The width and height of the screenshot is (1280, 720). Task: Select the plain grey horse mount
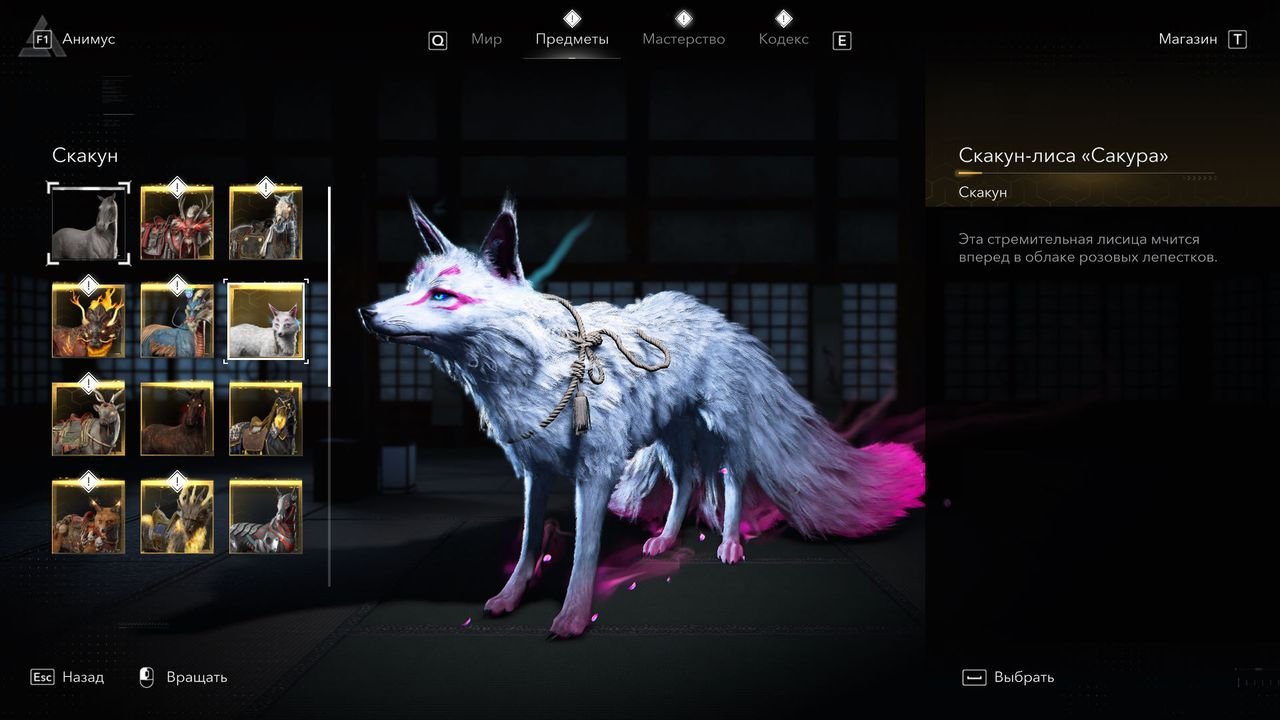(x=89, y=223)
